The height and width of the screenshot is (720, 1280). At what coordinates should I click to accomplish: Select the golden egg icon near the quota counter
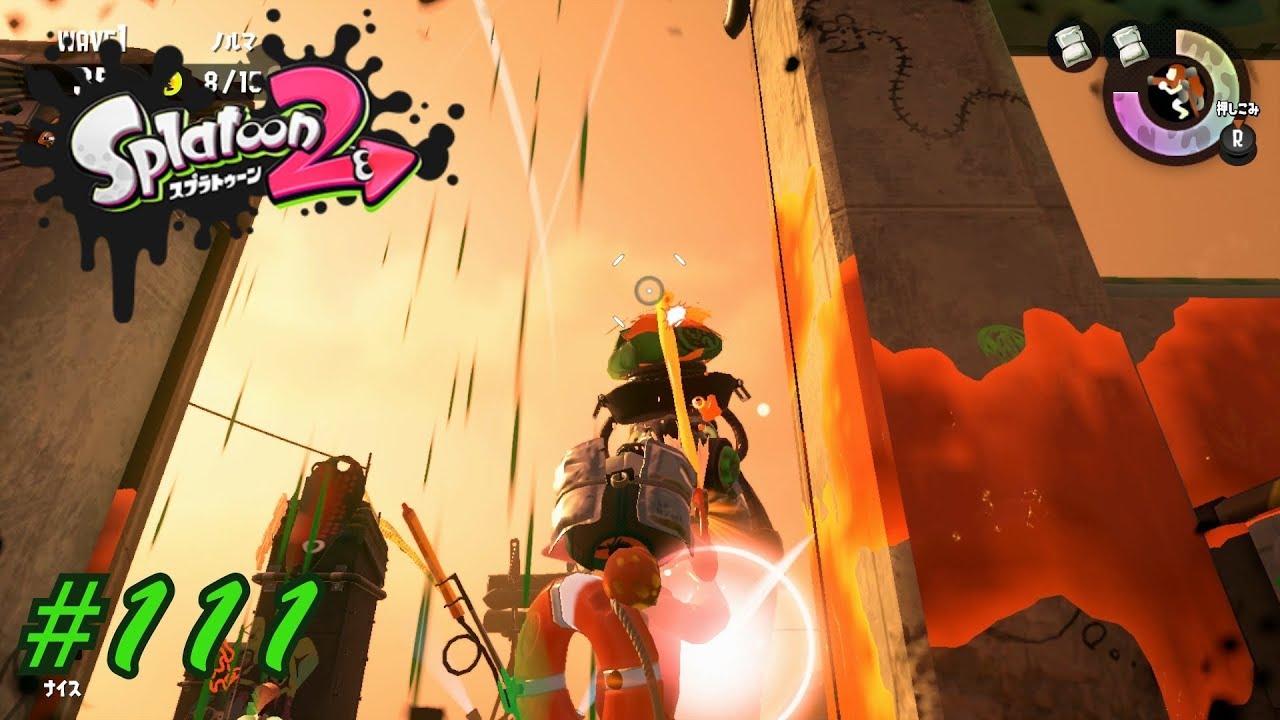click(172, 83)
